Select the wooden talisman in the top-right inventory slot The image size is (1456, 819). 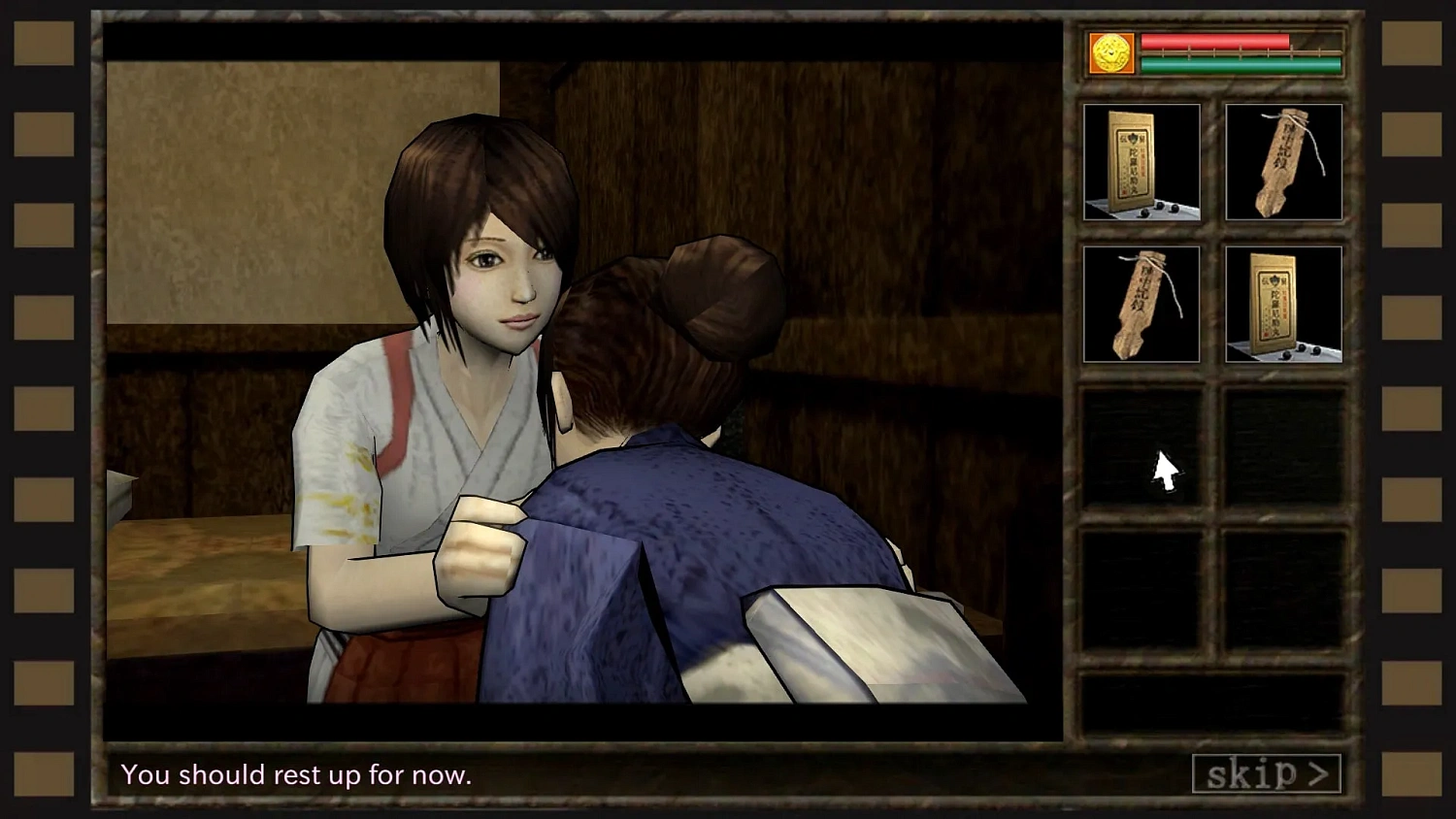click(1283, 160)
